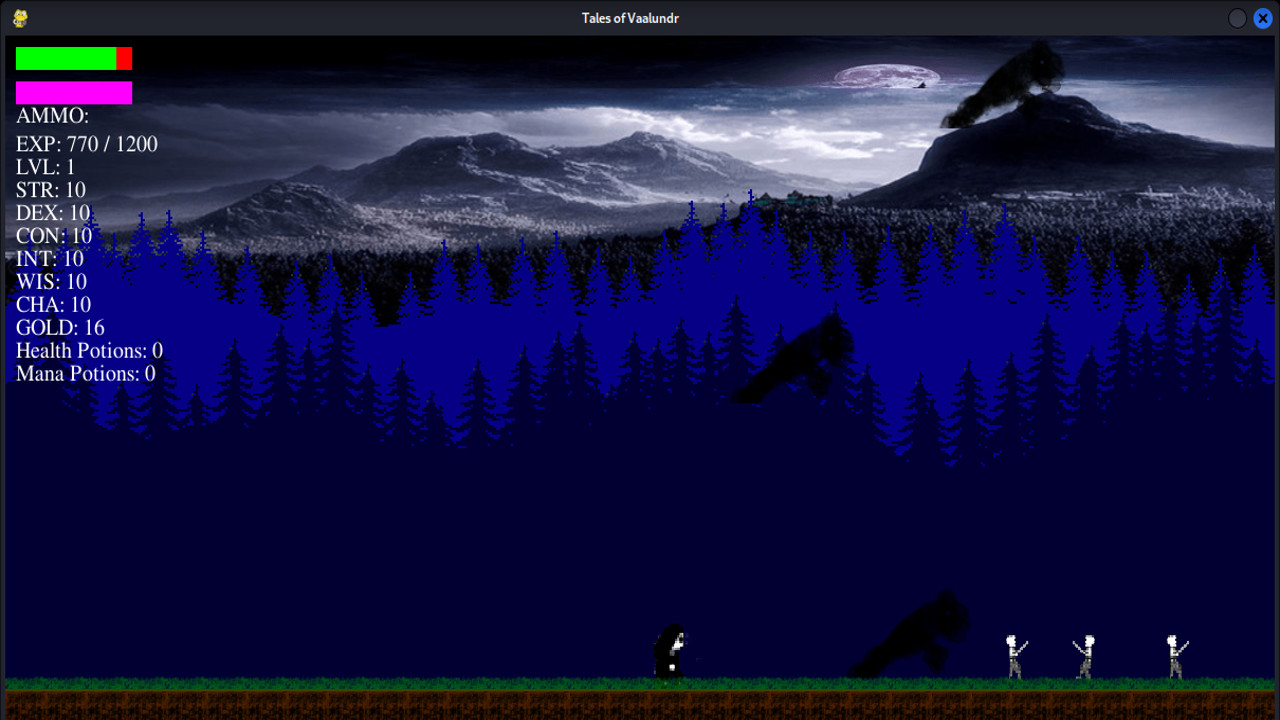Select the player character sprite on the grass

click(x=668, y=650)
